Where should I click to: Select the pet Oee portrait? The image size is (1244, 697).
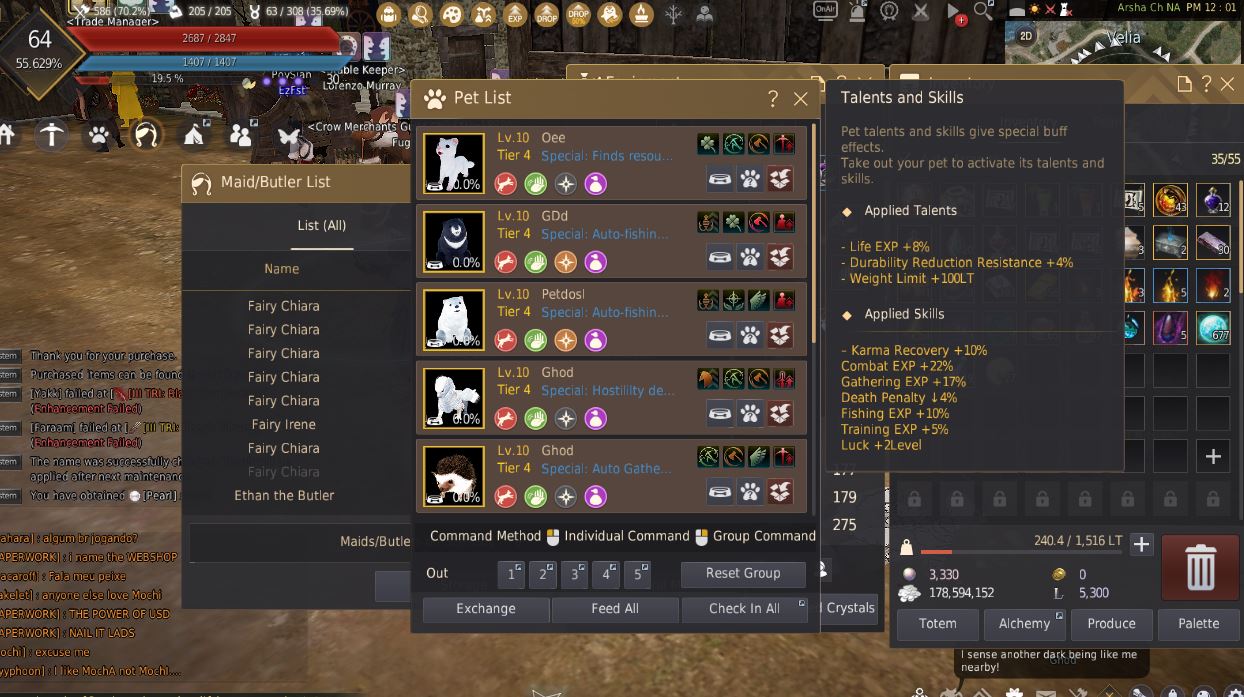[x=454, y=161]
